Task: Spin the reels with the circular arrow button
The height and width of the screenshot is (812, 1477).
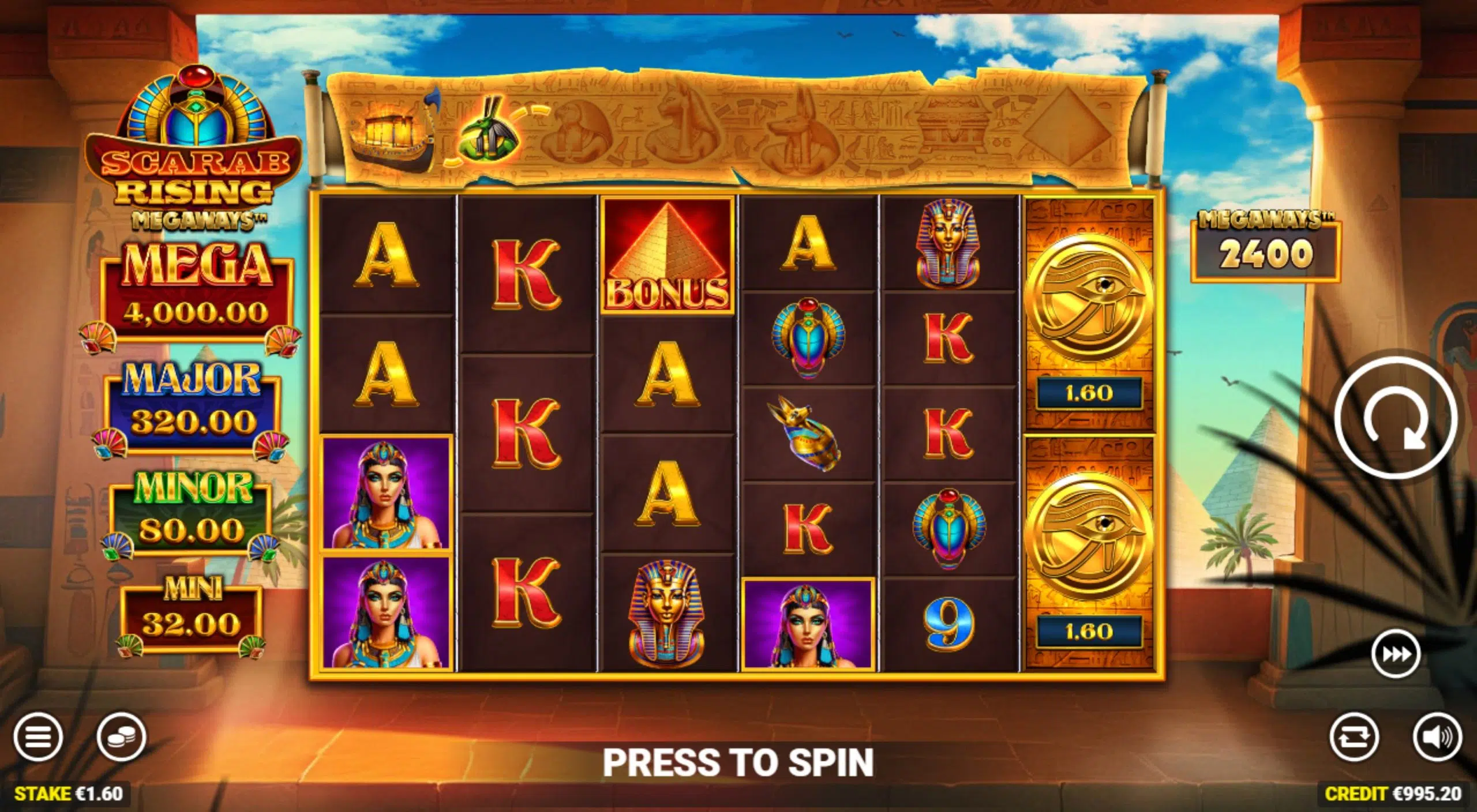Action: tap(1395, 418)
